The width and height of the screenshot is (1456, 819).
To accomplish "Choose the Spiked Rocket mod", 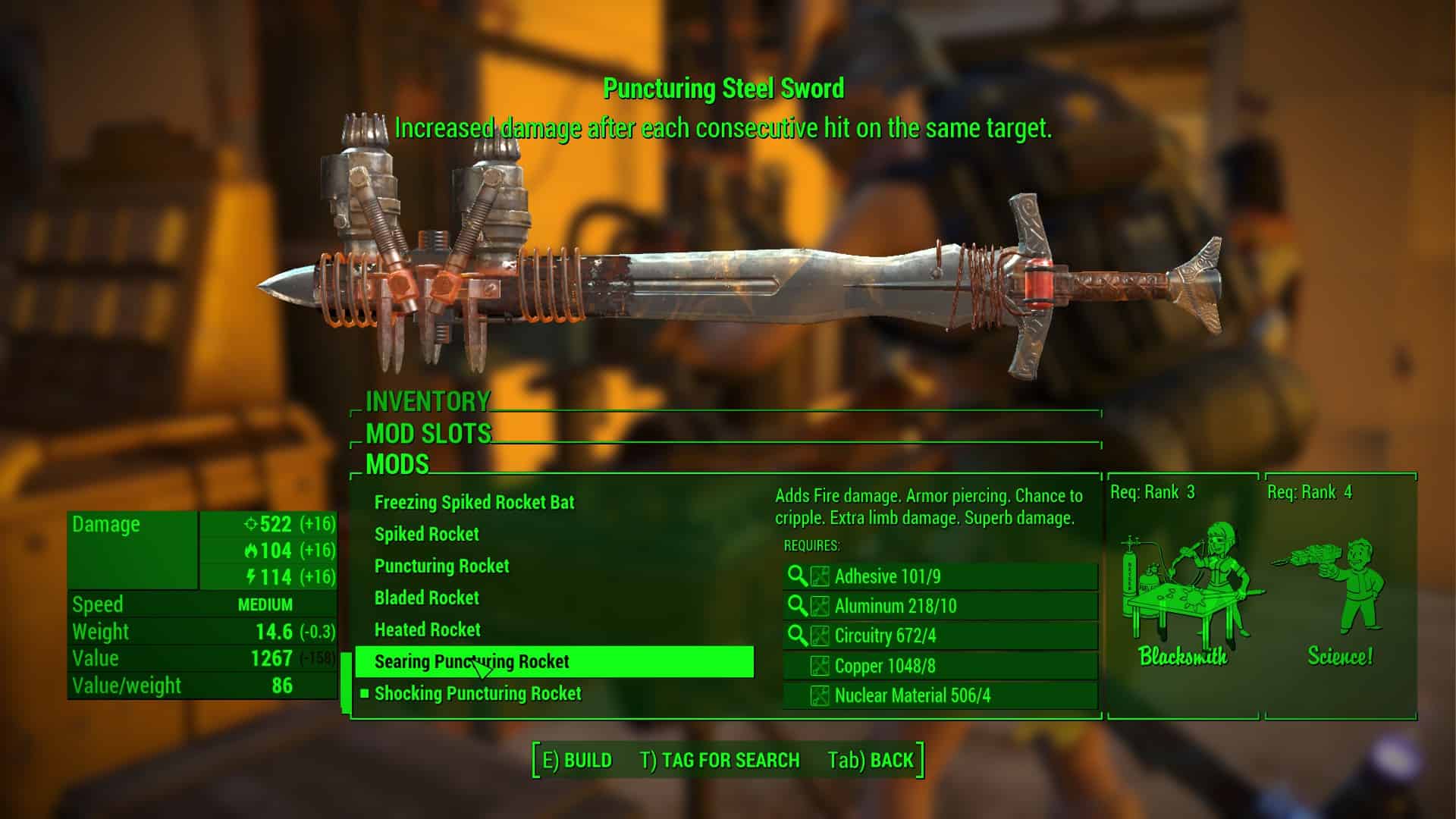I will [x=426, y=534].
